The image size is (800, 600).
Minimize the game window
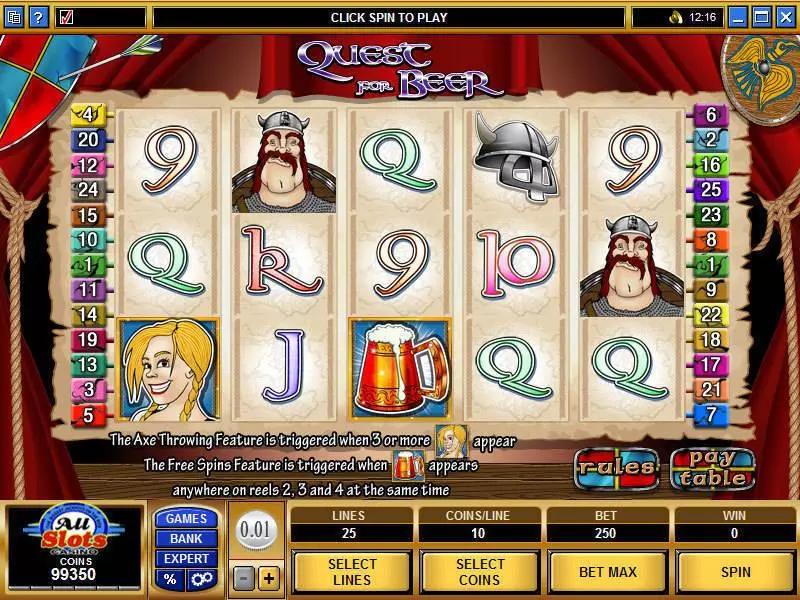tap(739, 17)
